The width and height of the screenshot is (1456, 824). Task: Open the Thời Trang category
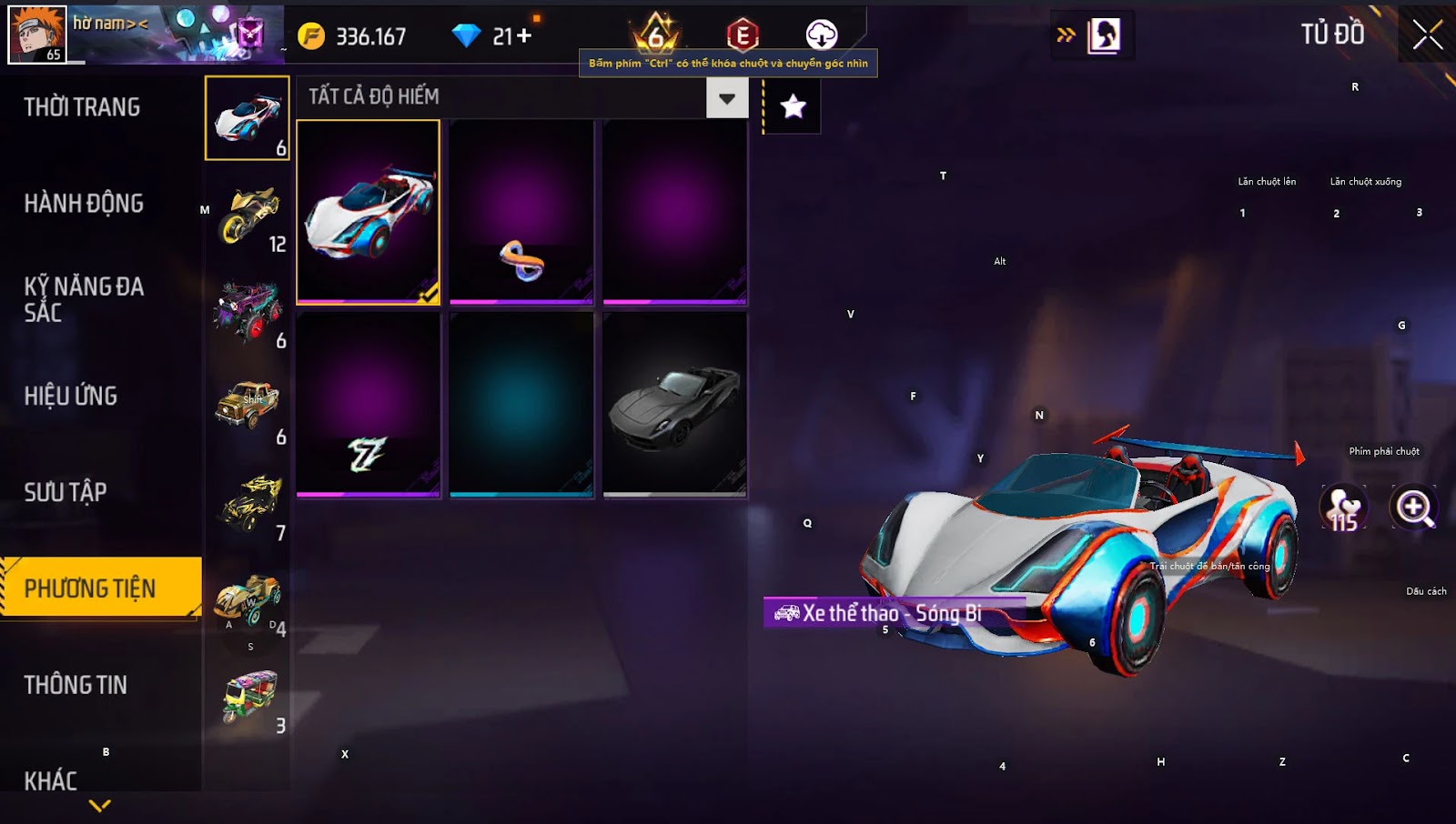tap(82, 107)
